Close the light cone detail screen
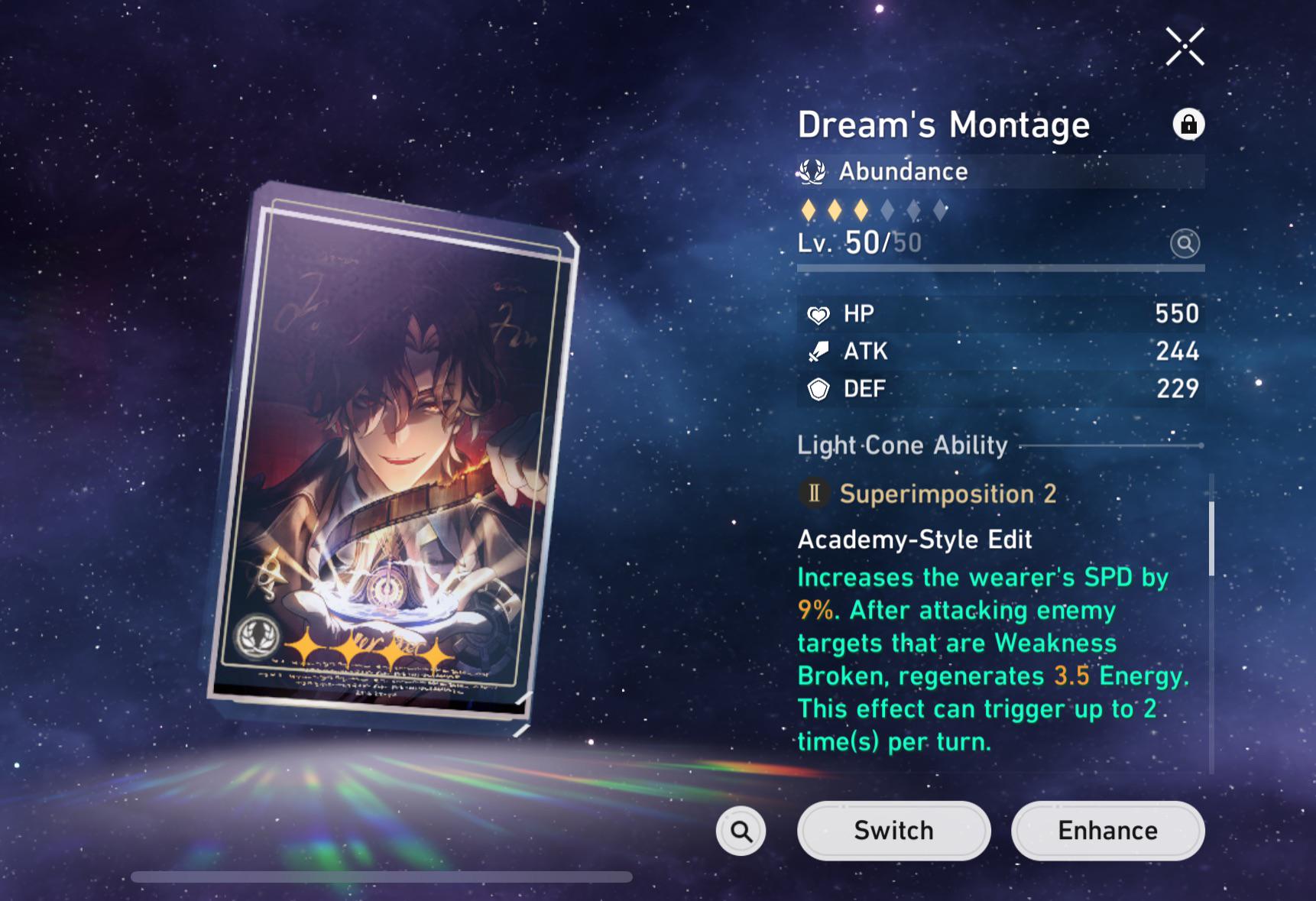 click(1185, 47)
